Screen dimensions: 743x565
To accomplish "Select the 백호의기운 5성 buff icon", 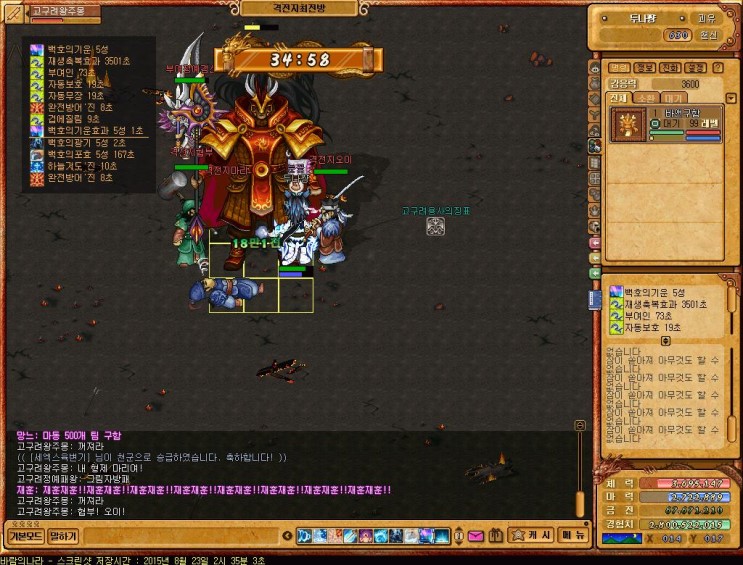I will click(616, 292).
